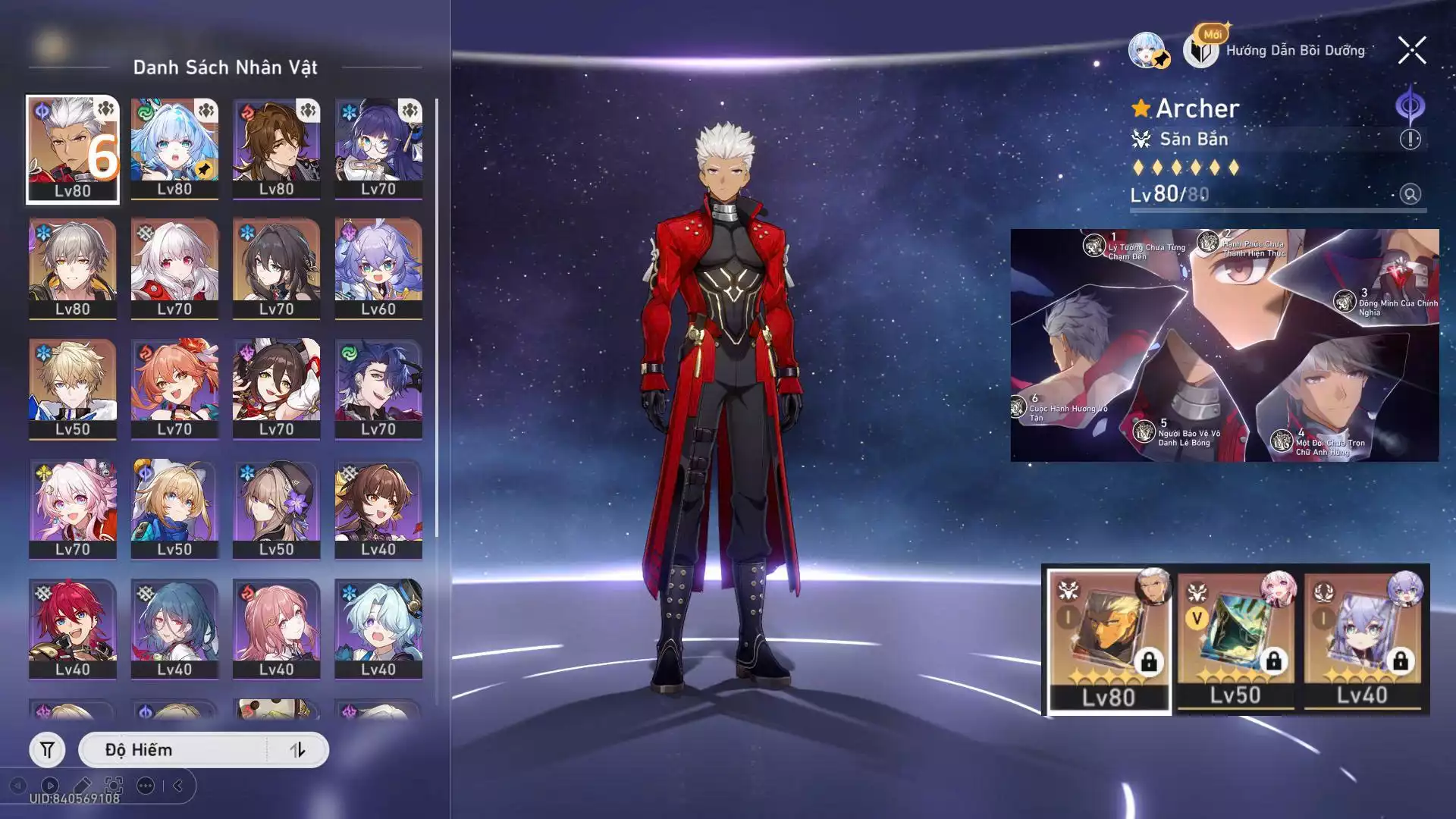This screenshot has width=1456, height=819.
Task: Click the pinned character avatar in top bar
Action: tap(1147, 51)
